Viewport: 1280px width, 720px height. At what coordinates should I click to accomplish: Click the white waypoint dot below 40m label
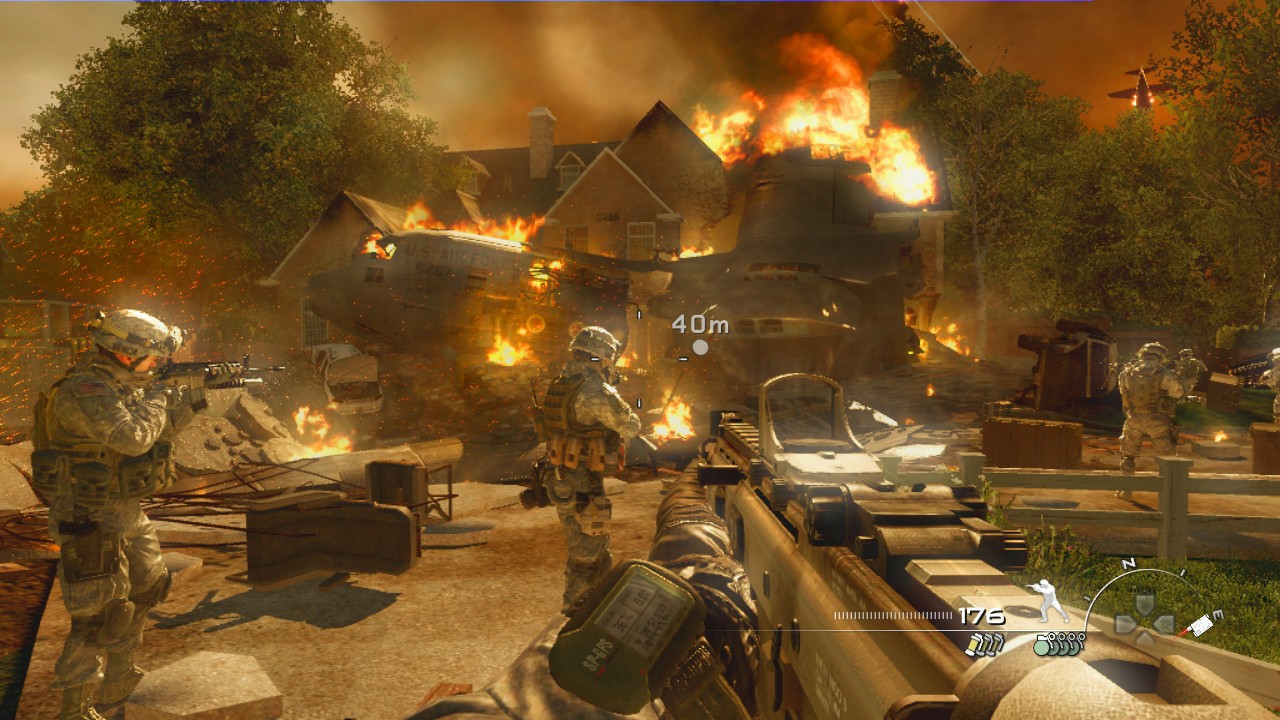pos(703,348)
